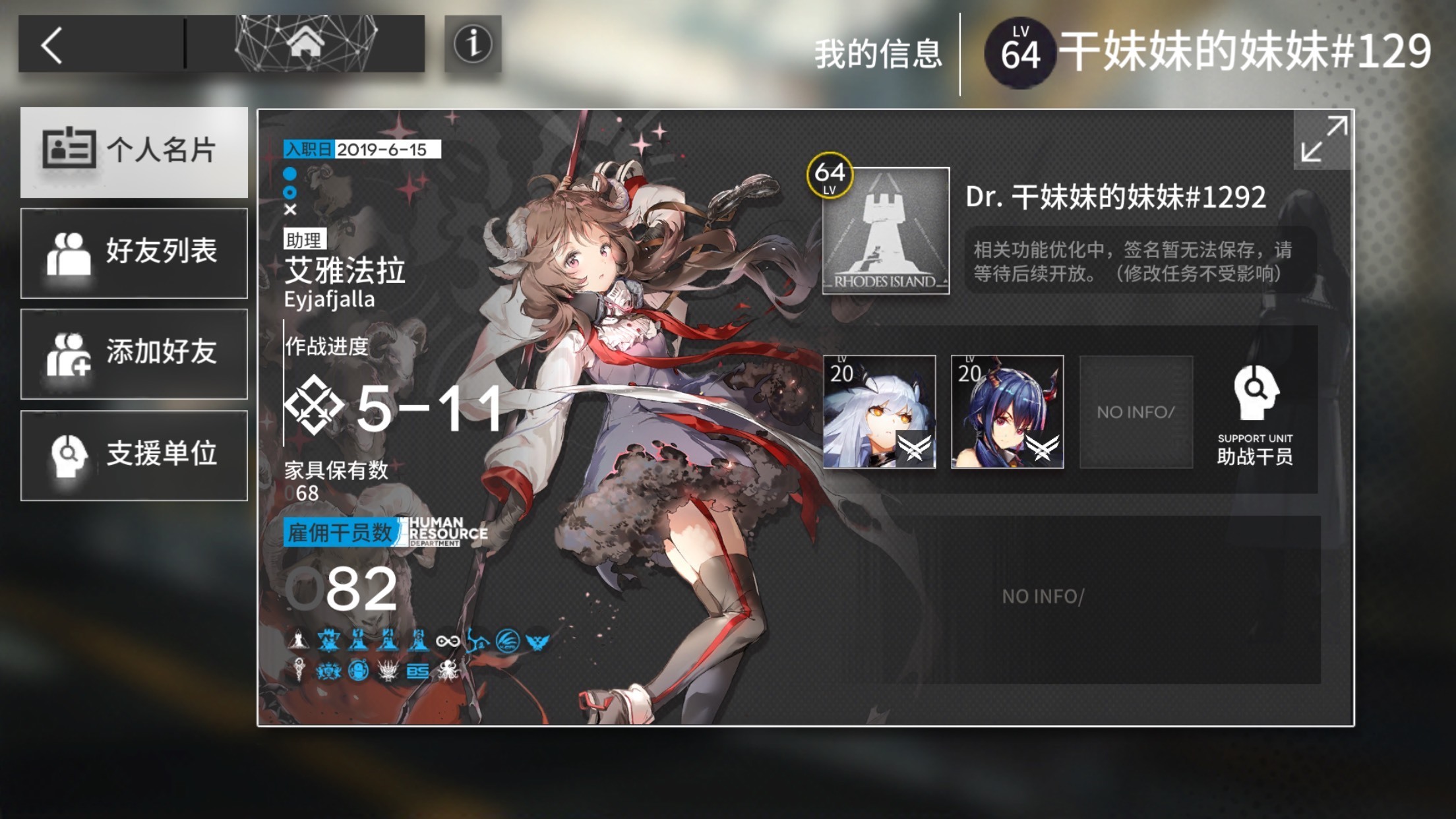Viewport: 1456px width, 819px height.
Task: Switch to the 个人名片 tab
Action: pyautogui.click(x=135, y=150)
